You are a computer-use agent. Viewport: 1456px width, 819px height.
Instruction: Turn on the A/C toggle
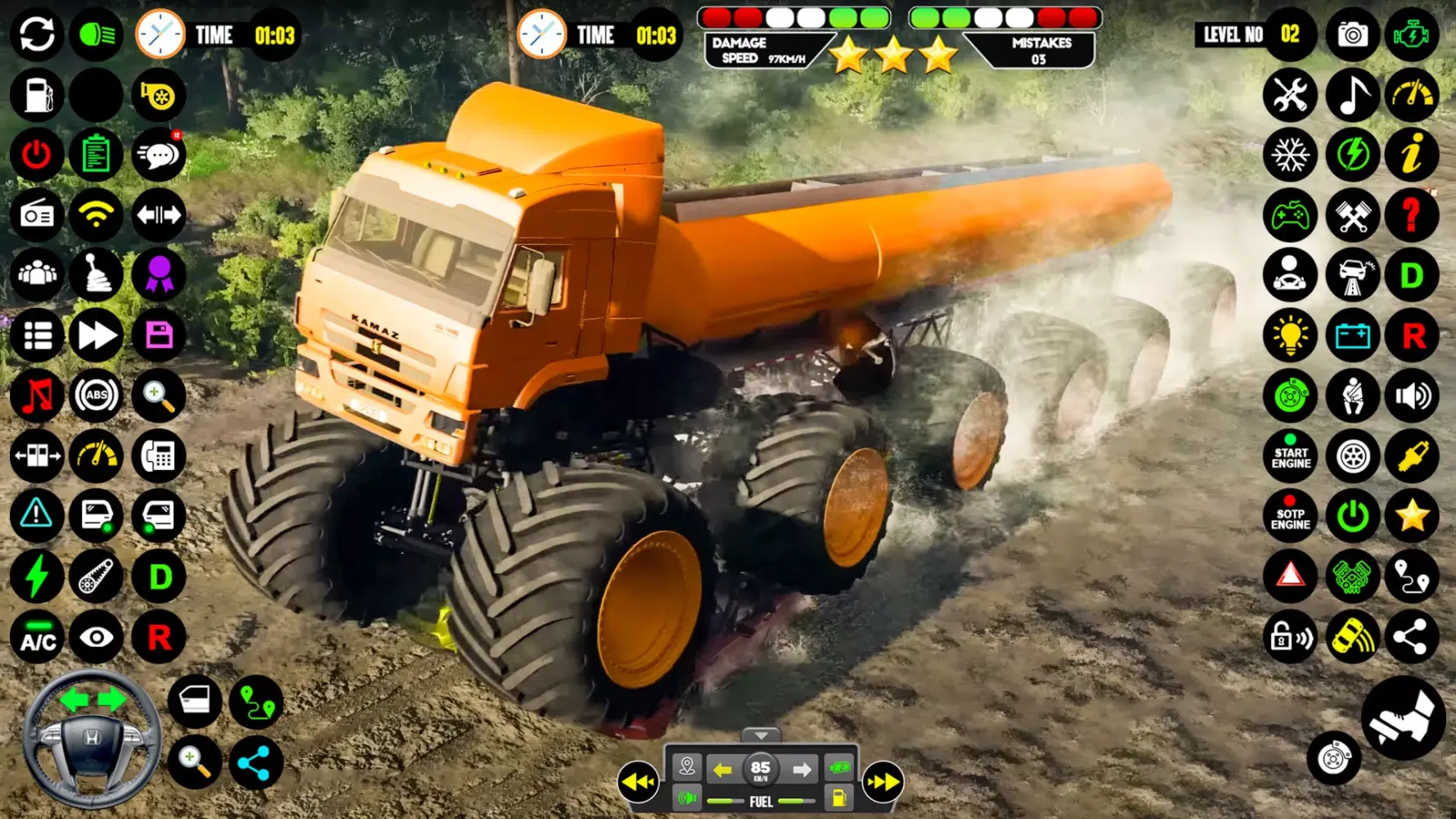coord(36,636)
